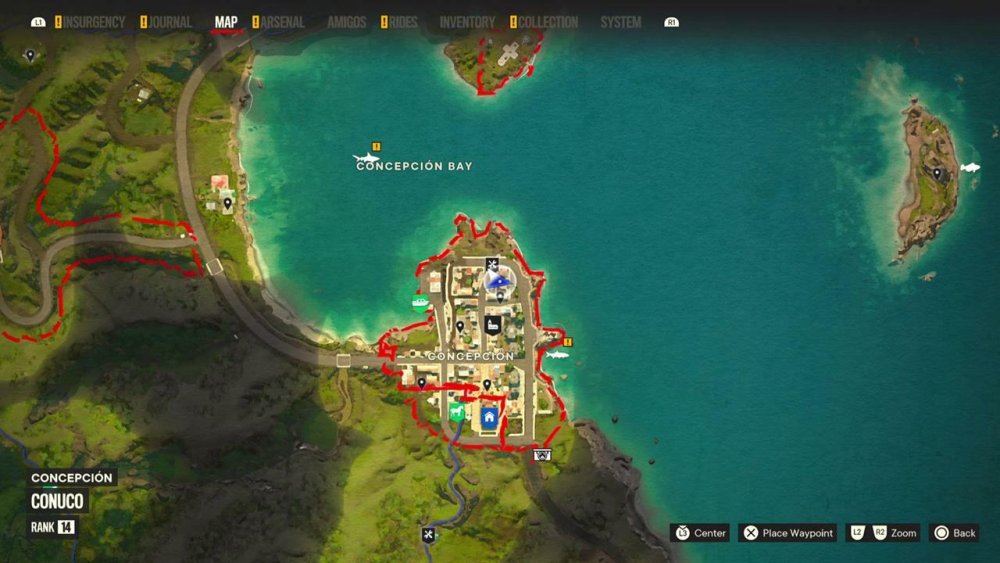The image size is (1000, 563).
Task: Show the Inventory tab
Action: coord(467,22)
